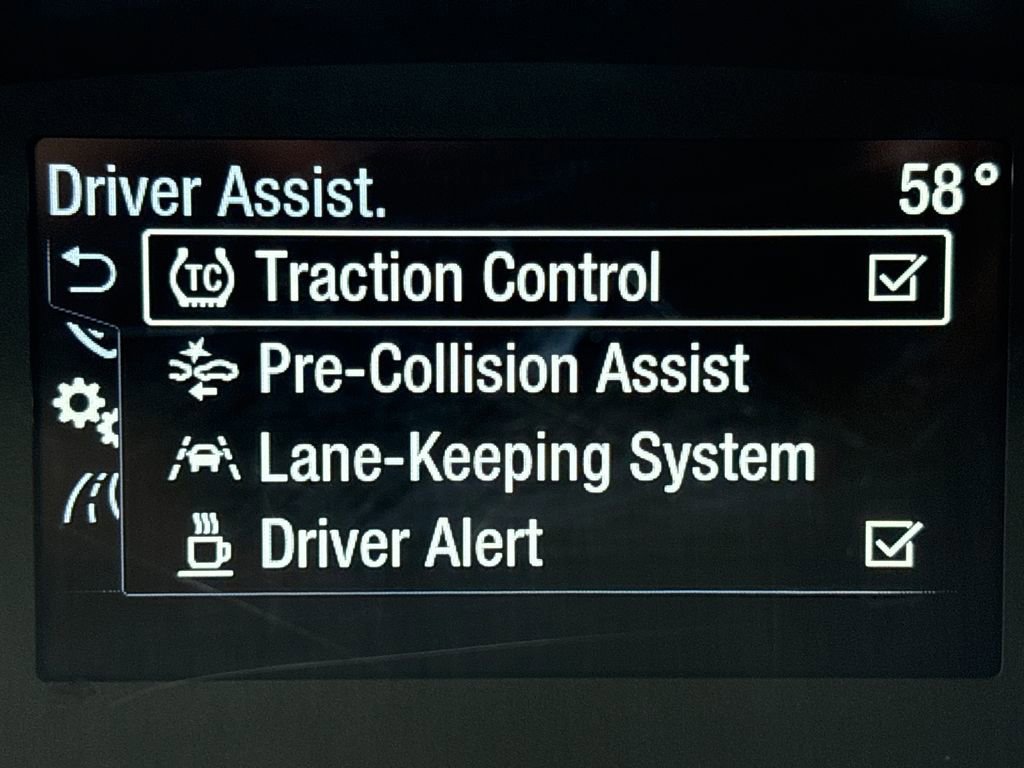Choose the Lane-Keeping System entry

click(x=536, y=458)
